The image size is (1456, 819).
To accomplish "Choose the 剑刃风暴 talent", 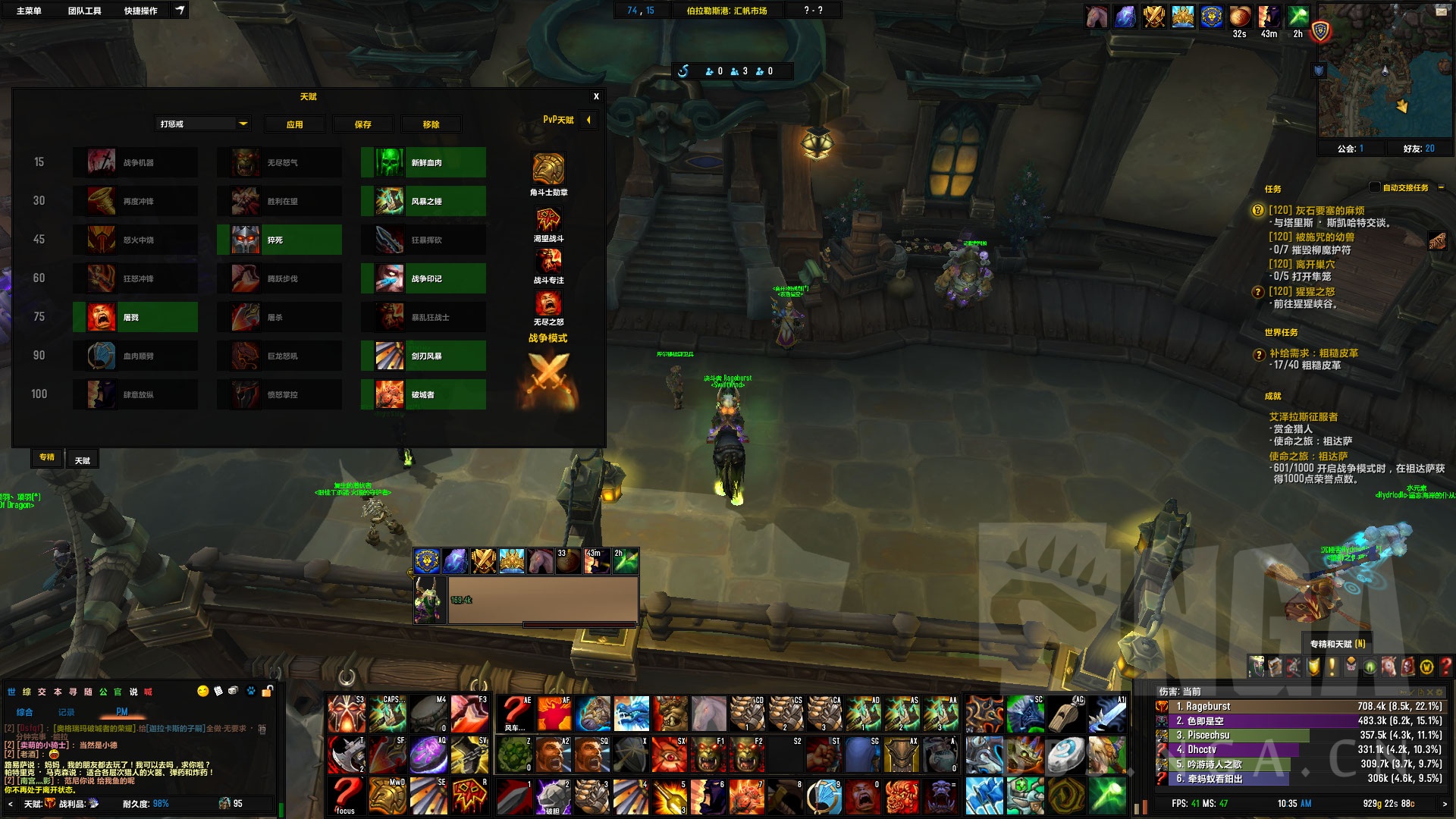I will (423, 356).
